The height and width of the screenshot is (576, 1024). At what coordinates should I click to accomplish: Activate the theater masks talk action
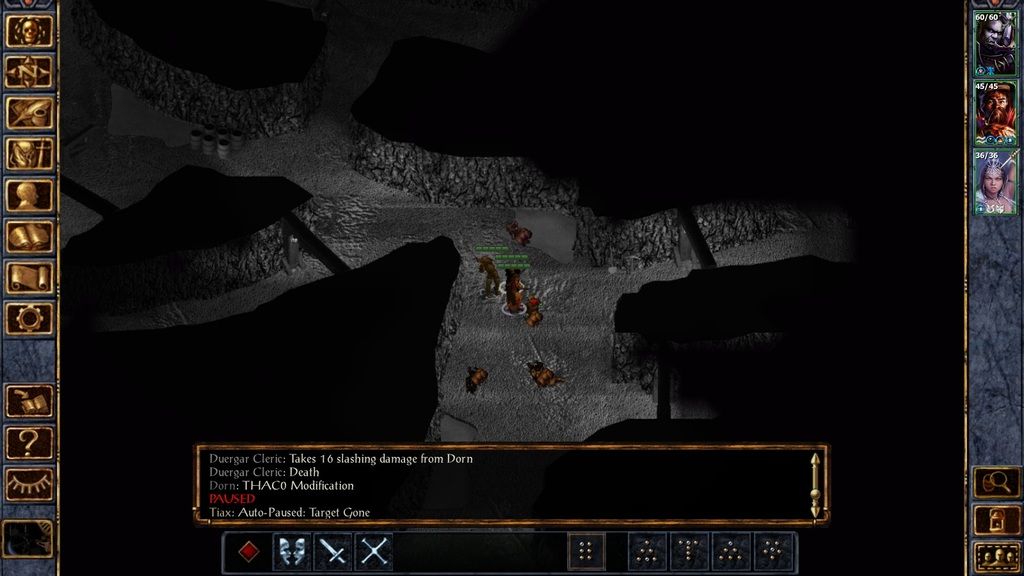tap(290, 551)
